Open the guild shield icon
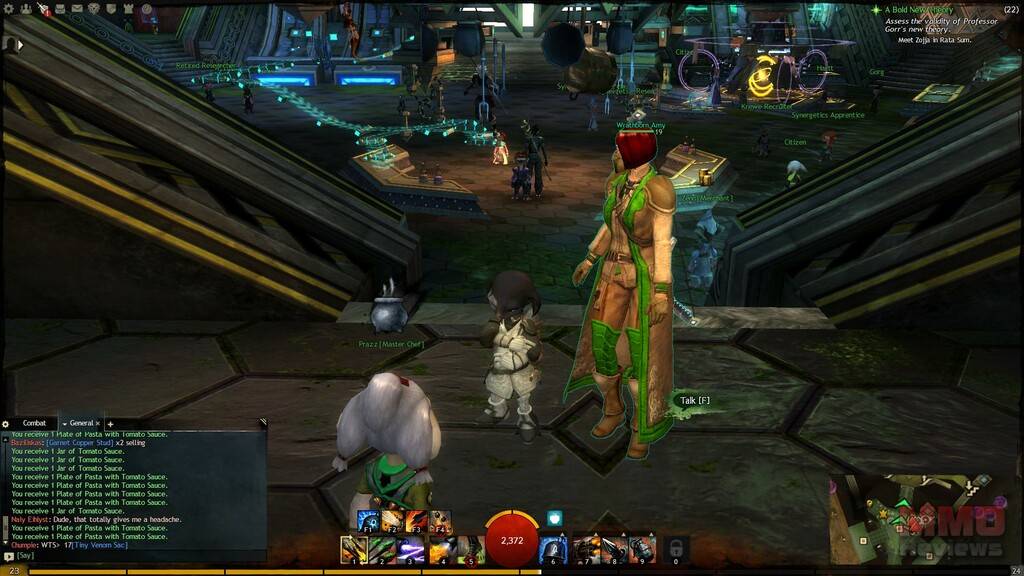 point(111,9)
